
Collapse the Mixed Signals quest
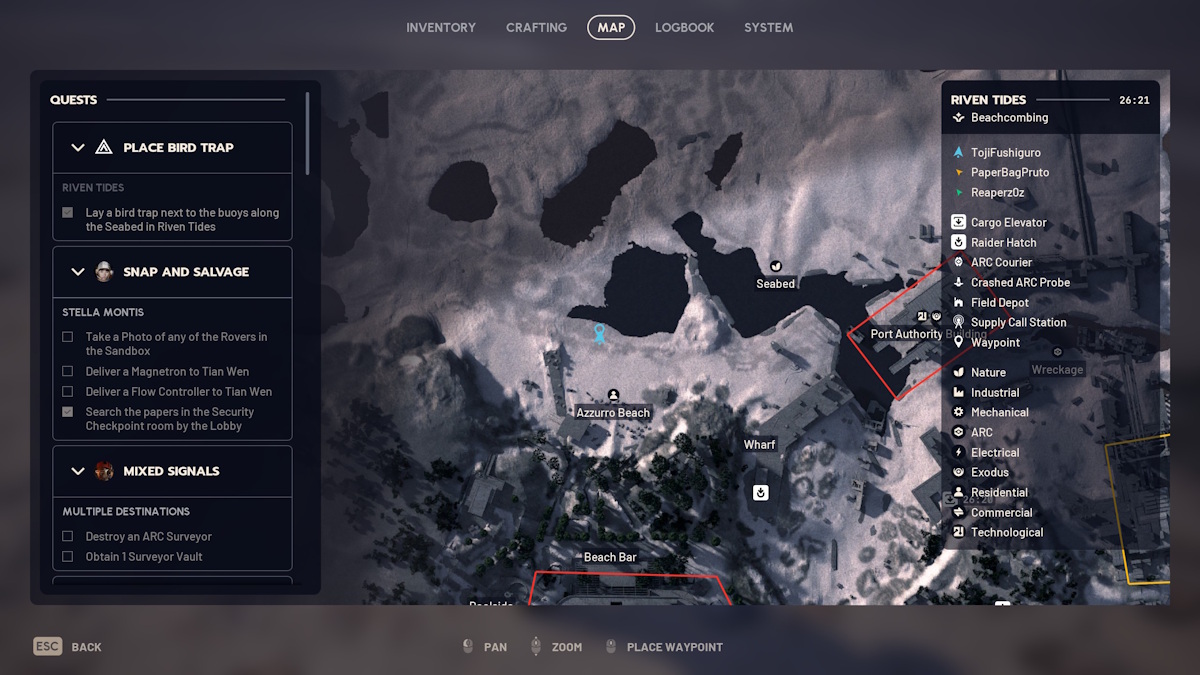tap(78, 471)
